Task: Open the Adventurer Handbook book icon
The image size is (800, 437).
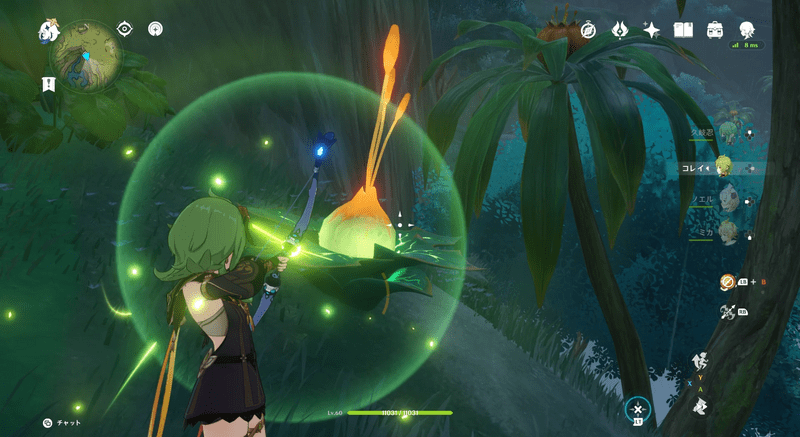Action: [684, 30]
